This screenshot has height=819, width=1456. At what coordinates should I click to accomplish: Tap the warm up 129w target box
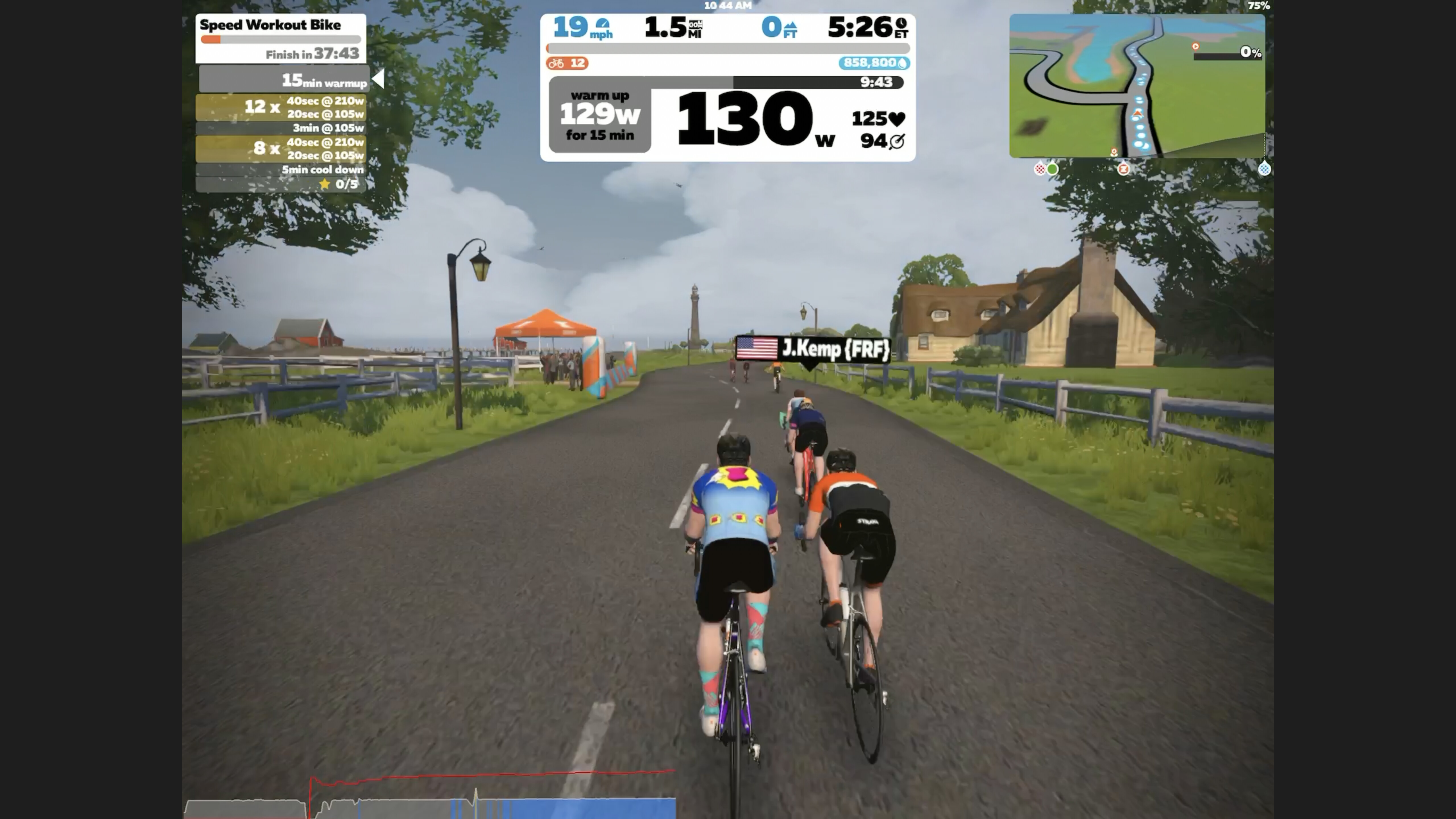(x=600, y=115)
